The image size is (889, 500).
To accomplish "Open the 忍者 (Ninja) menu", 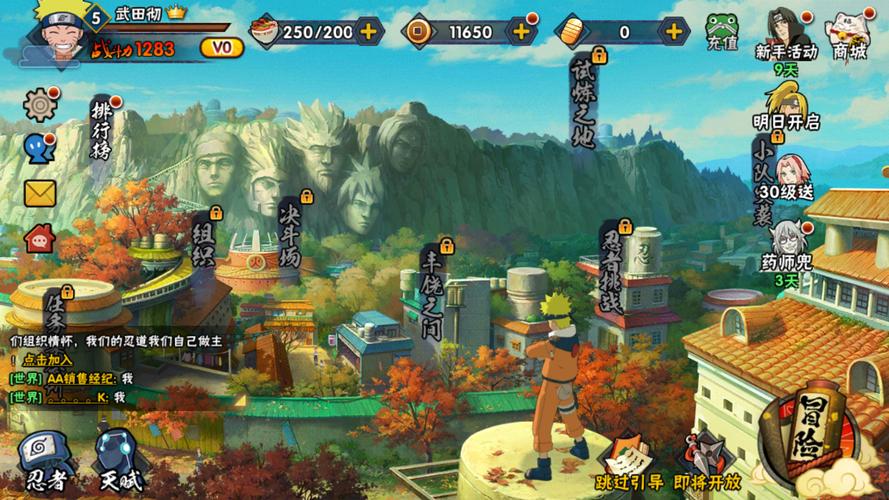I will (x=45, y=460).
